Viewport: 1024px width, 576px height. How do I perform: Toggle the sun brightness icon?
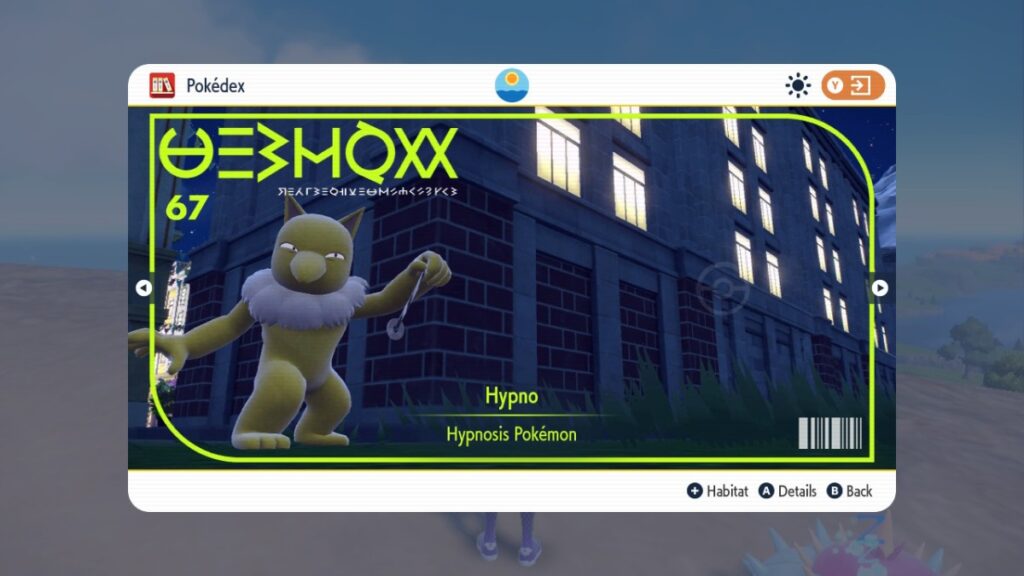click(x=797, y=86)
